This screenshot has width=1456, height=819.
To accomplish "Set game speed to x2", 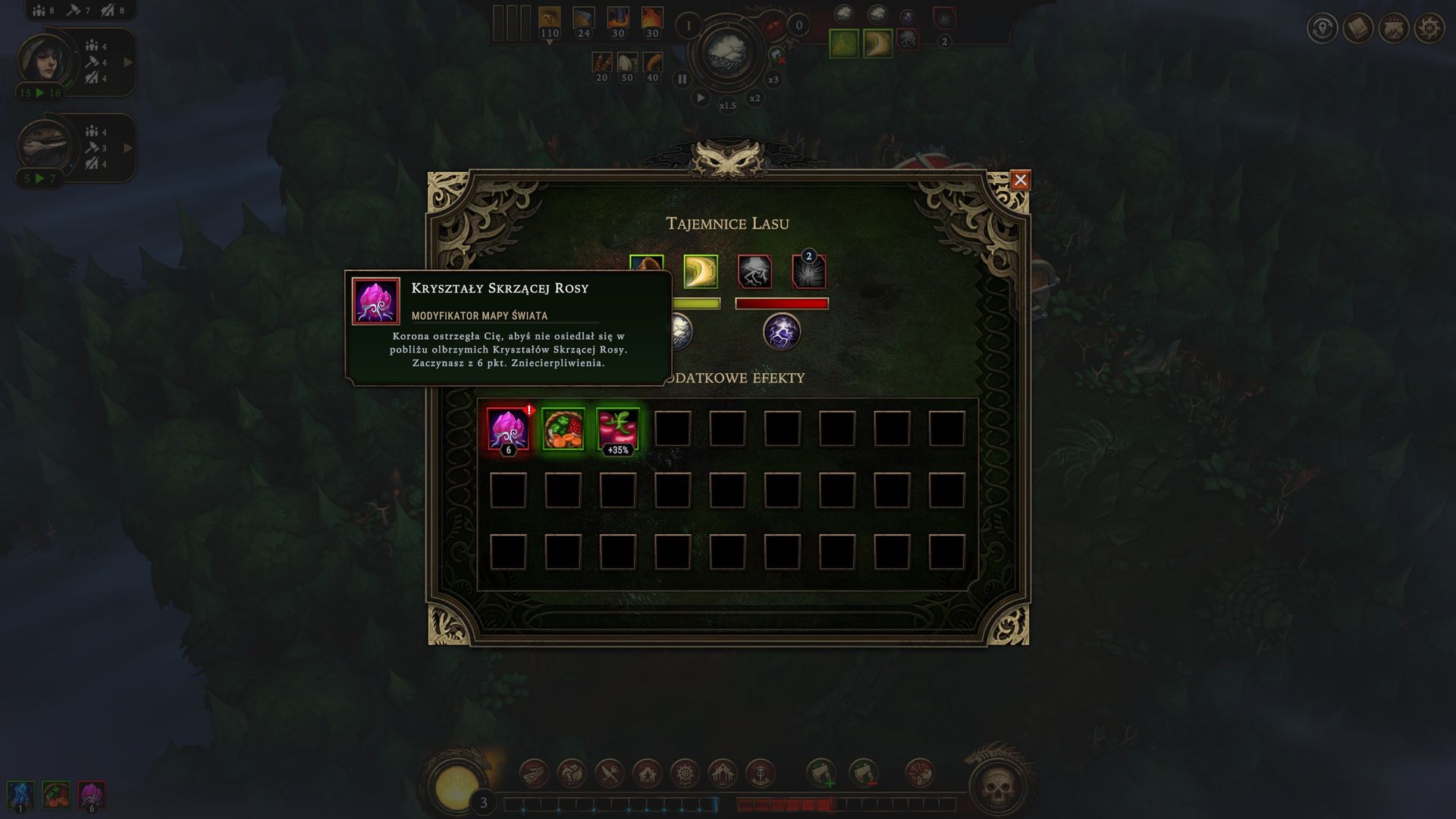I will click(755, 98).
